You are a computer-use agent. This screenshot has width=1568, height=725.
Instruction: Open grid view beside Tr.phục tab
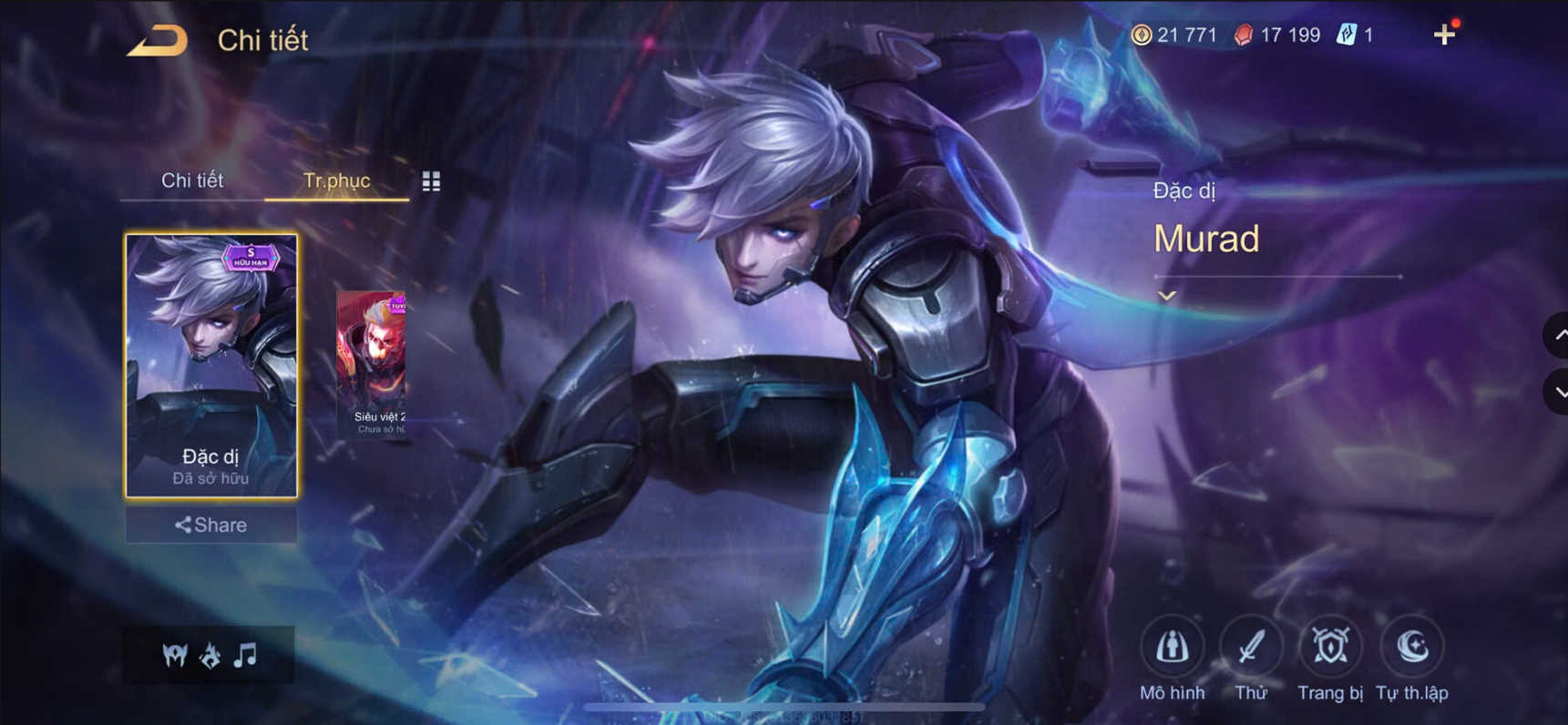click(x=432, y=181)
